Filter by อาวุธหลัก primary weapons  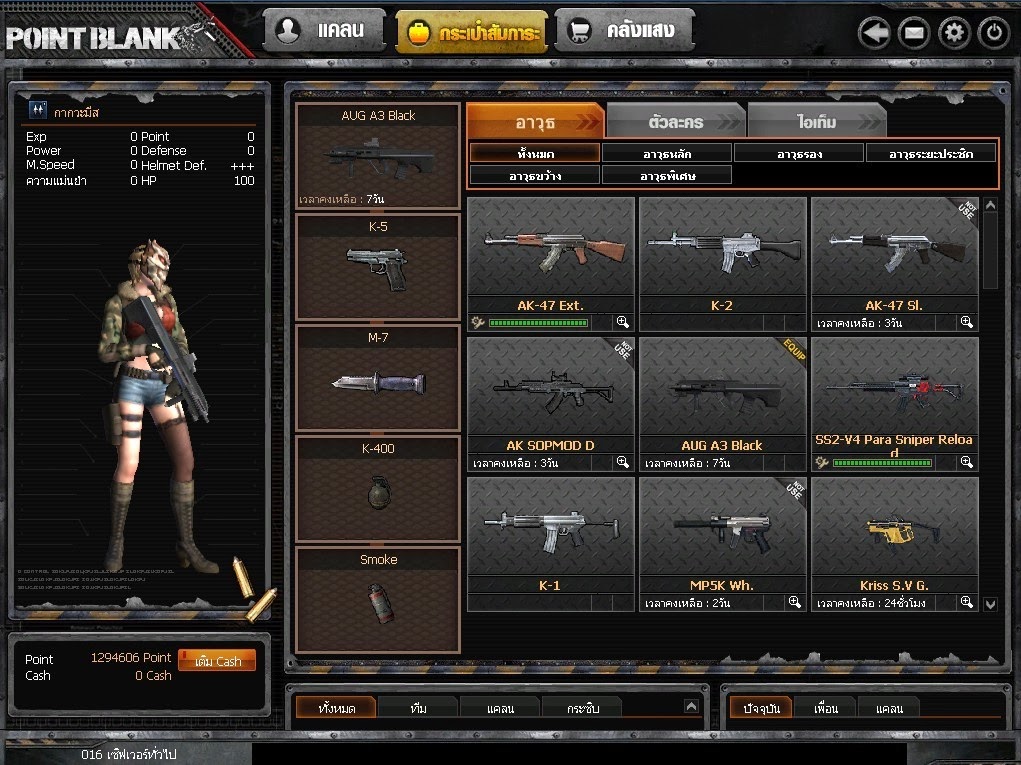click(x=667, y=153)
